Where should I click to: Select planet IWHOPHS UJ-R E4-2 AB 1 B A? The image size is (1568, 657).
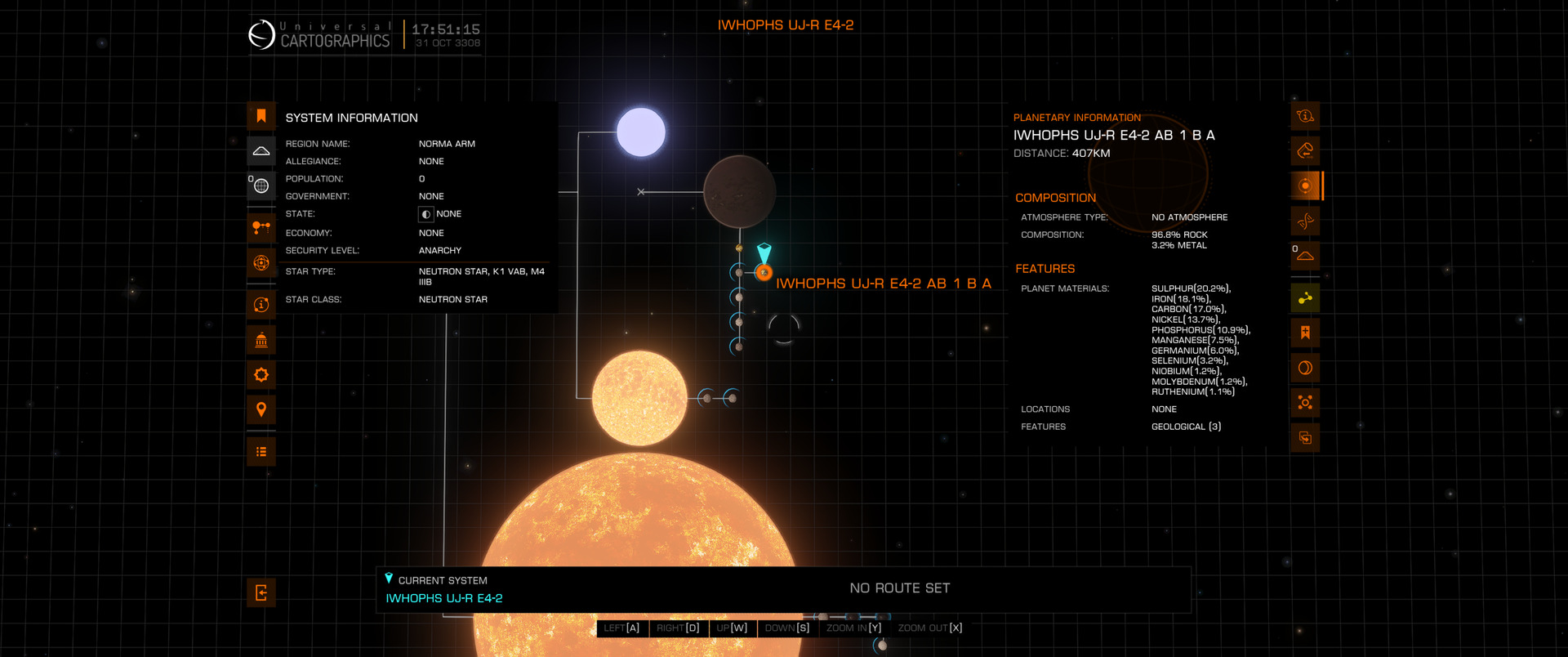(x=764, y=273)
